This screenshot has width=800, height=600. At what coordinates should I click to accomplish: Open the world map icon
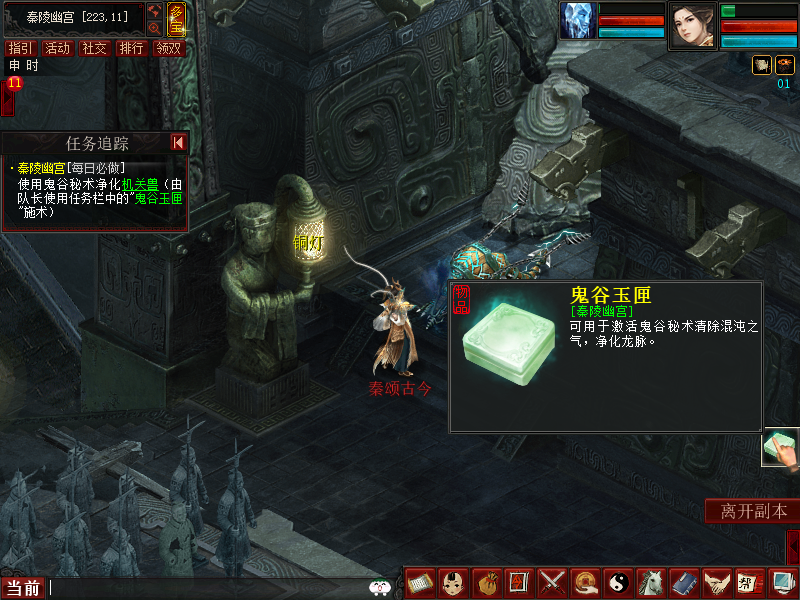(x=155, y=11)
